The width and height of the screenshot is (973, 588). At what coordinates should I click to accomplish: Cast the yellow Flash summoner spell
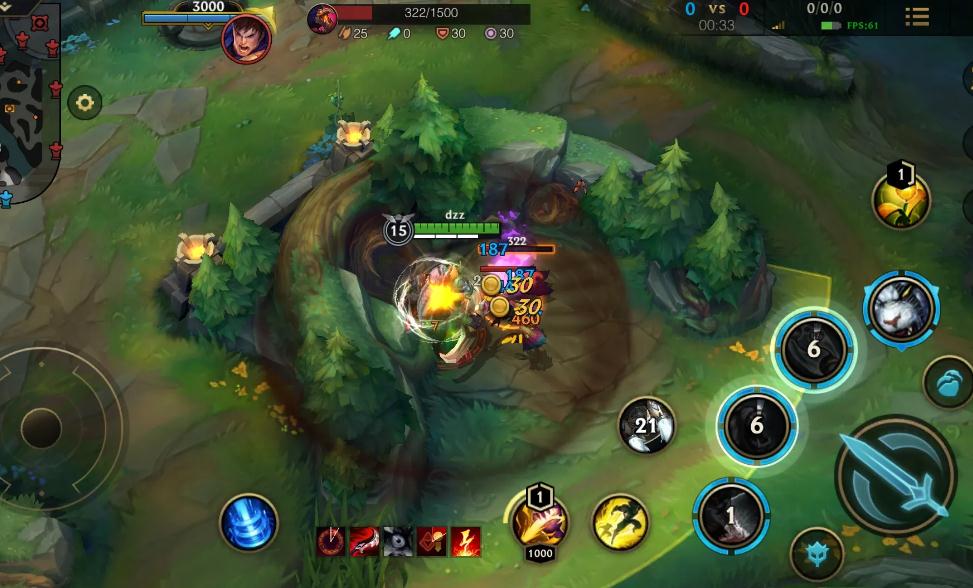click(x=620, y=521)
